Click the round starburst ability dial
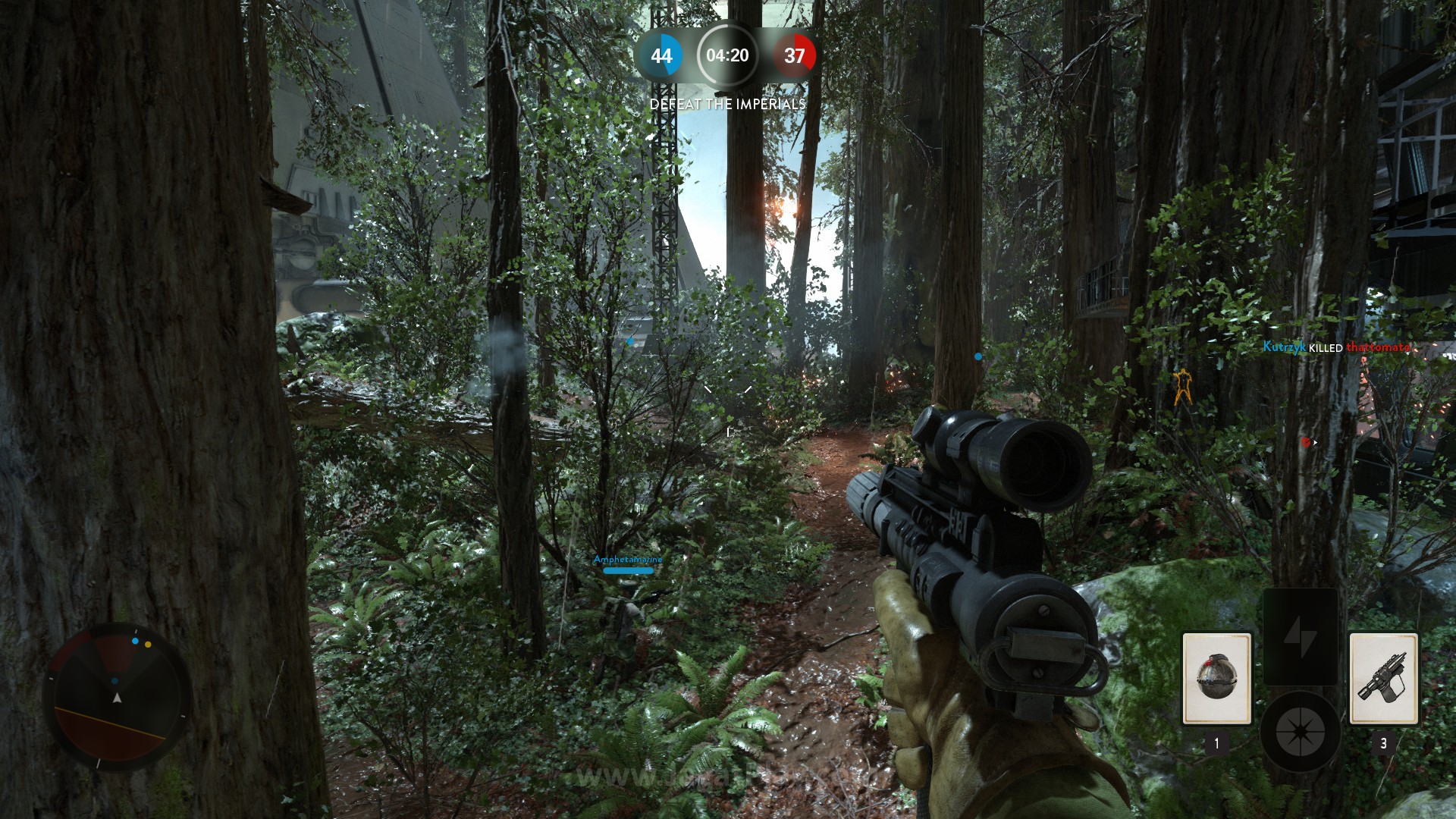Screen dimensions: 1456x819 coord(1300,732)
